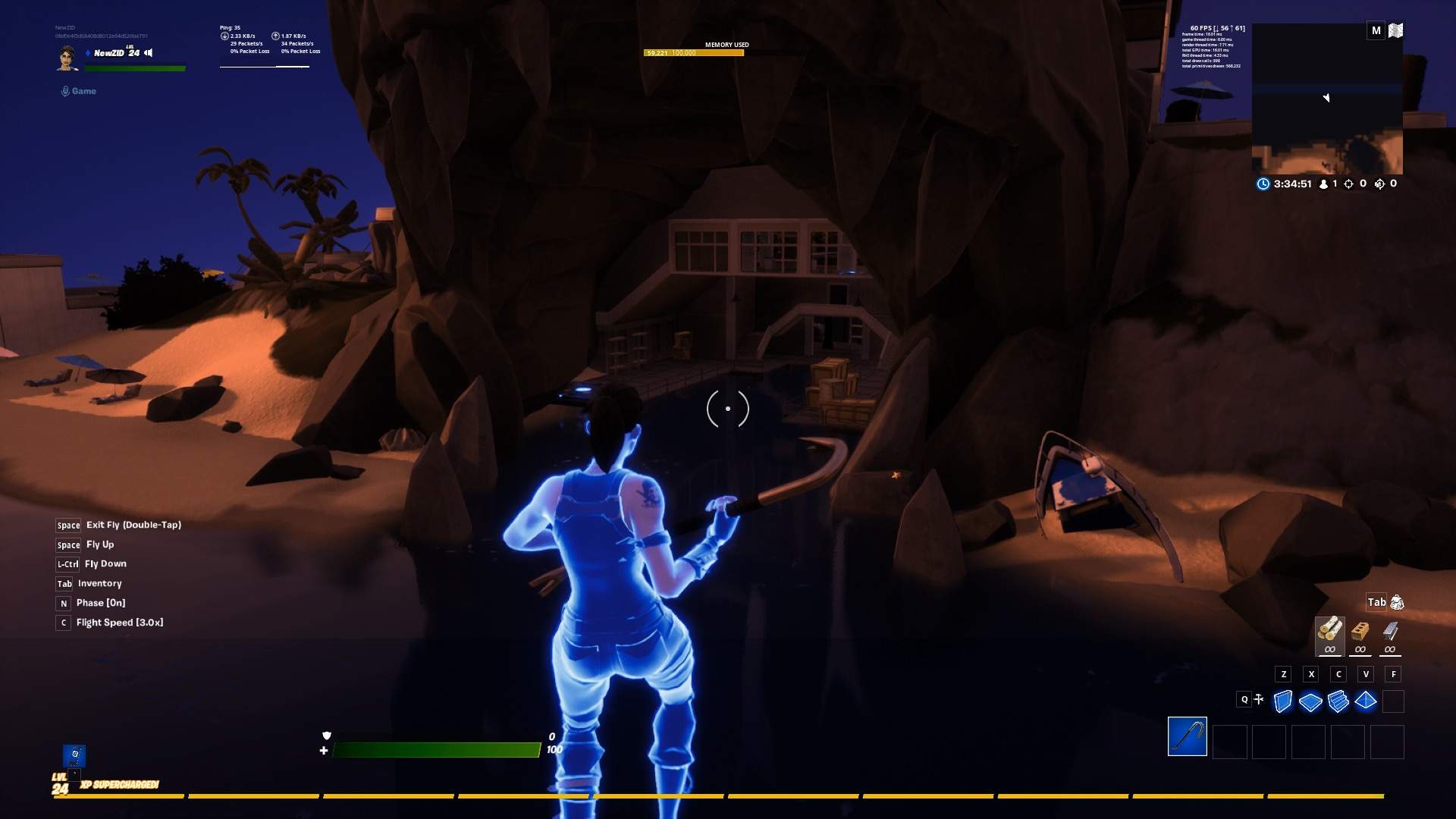Select the wall building piece
The image size is (1456, 819).
pyautogui.click(x=1282, y=701)
